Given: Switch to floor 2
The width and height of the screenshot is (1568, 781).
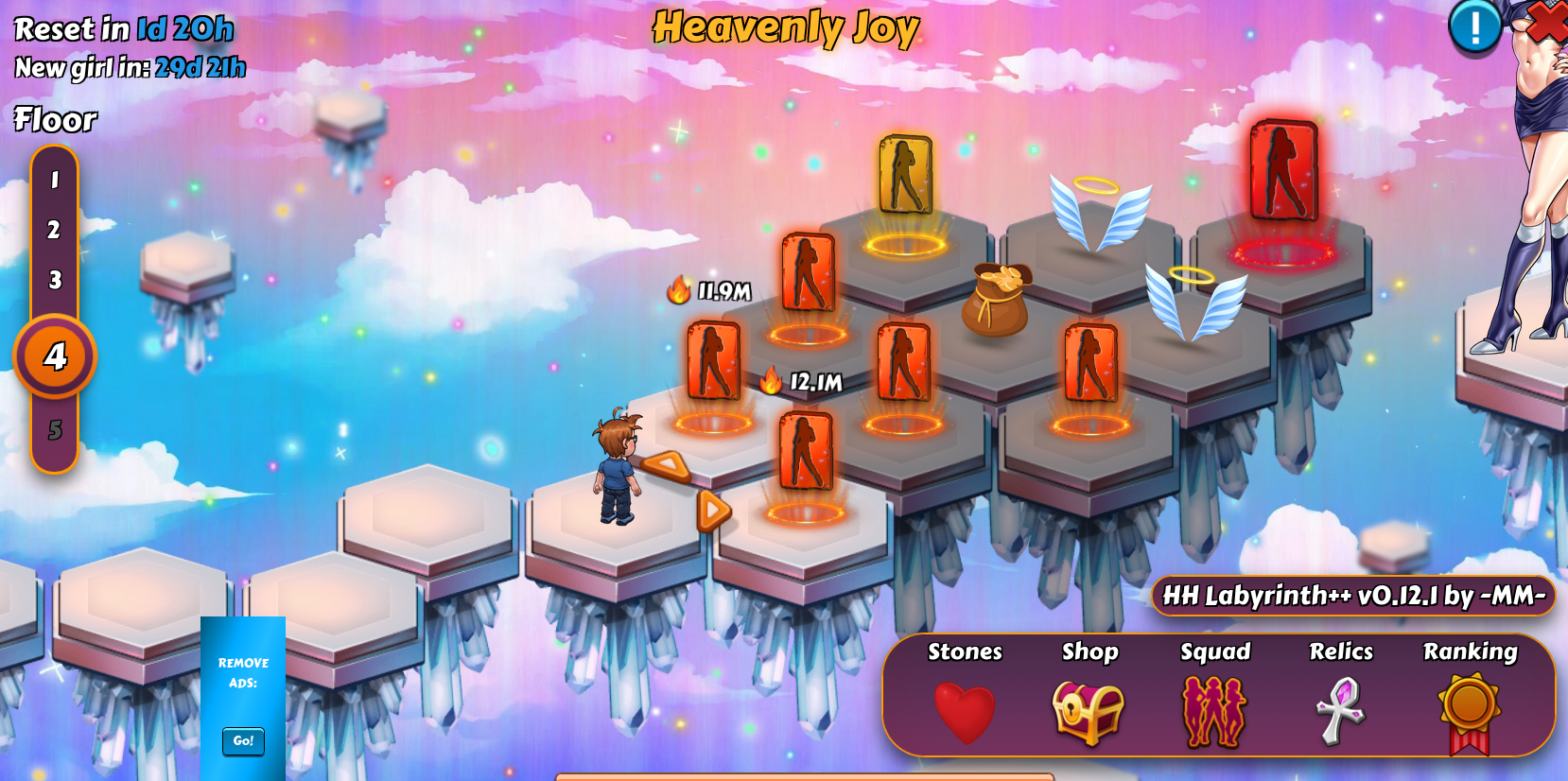Looking at the screenshot, I should [x=55, y=230].
